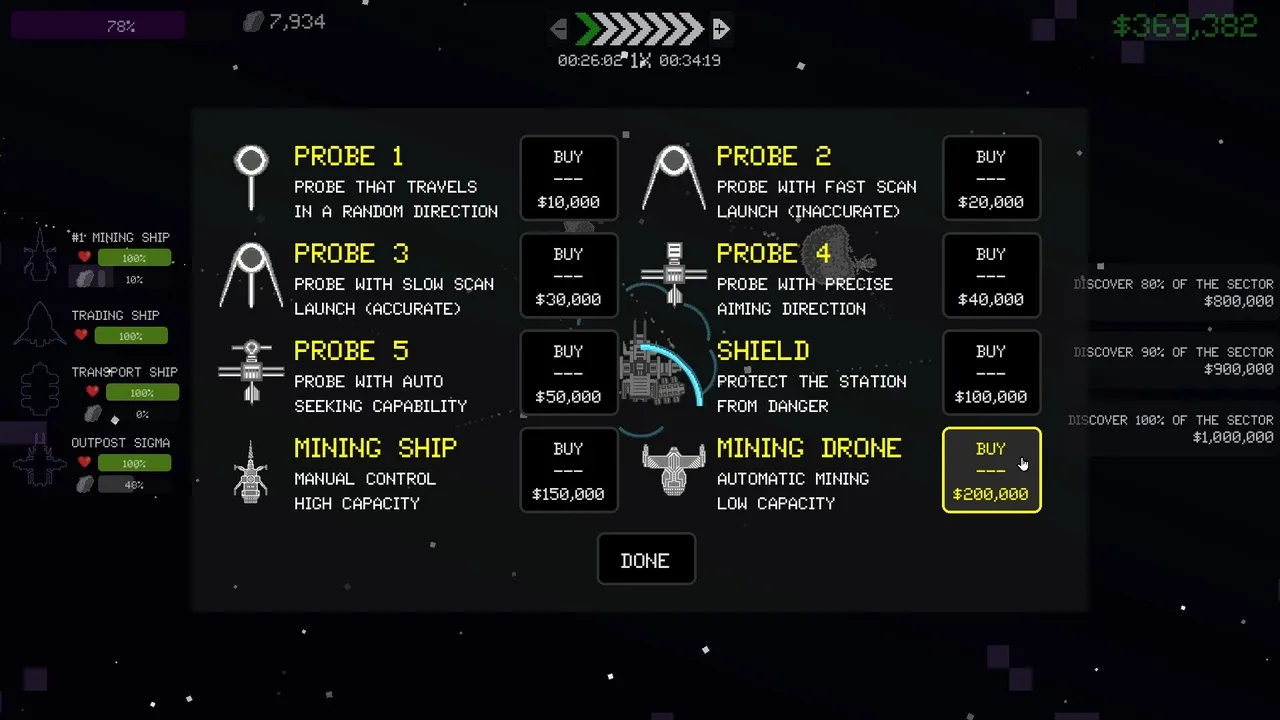Buy the Mining Ship for $150,000
The image size is (1280, 720).
[x=569, y=470]
